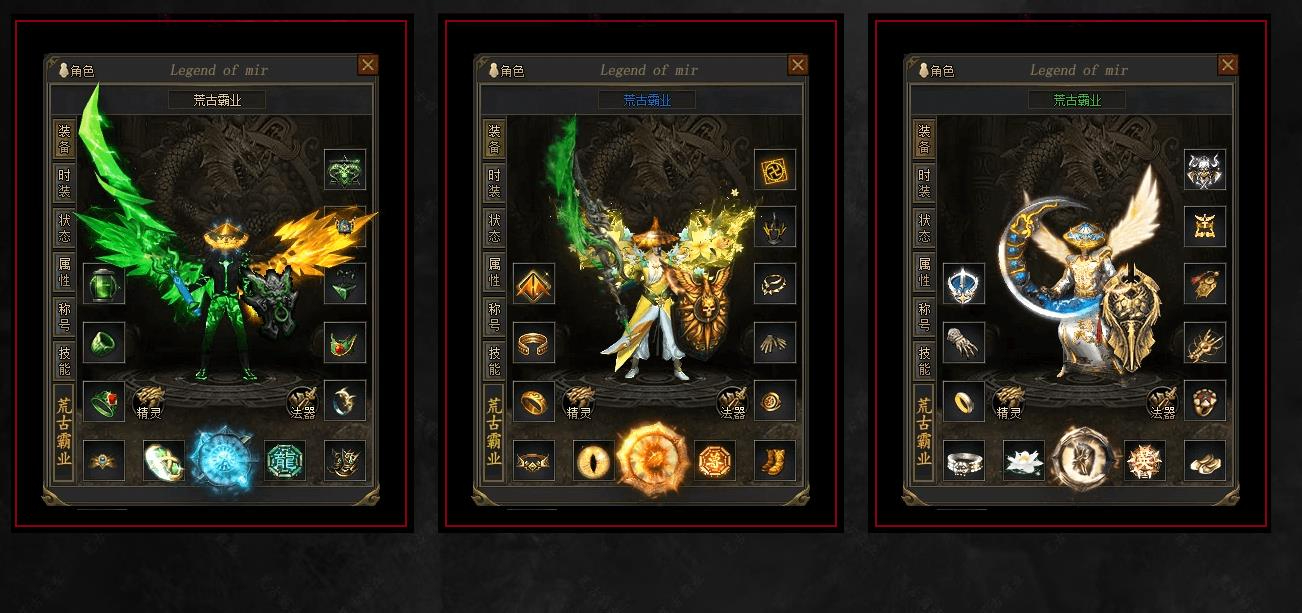
Task: Select the orange cat-eye gem slot
Action: point(594,461)
